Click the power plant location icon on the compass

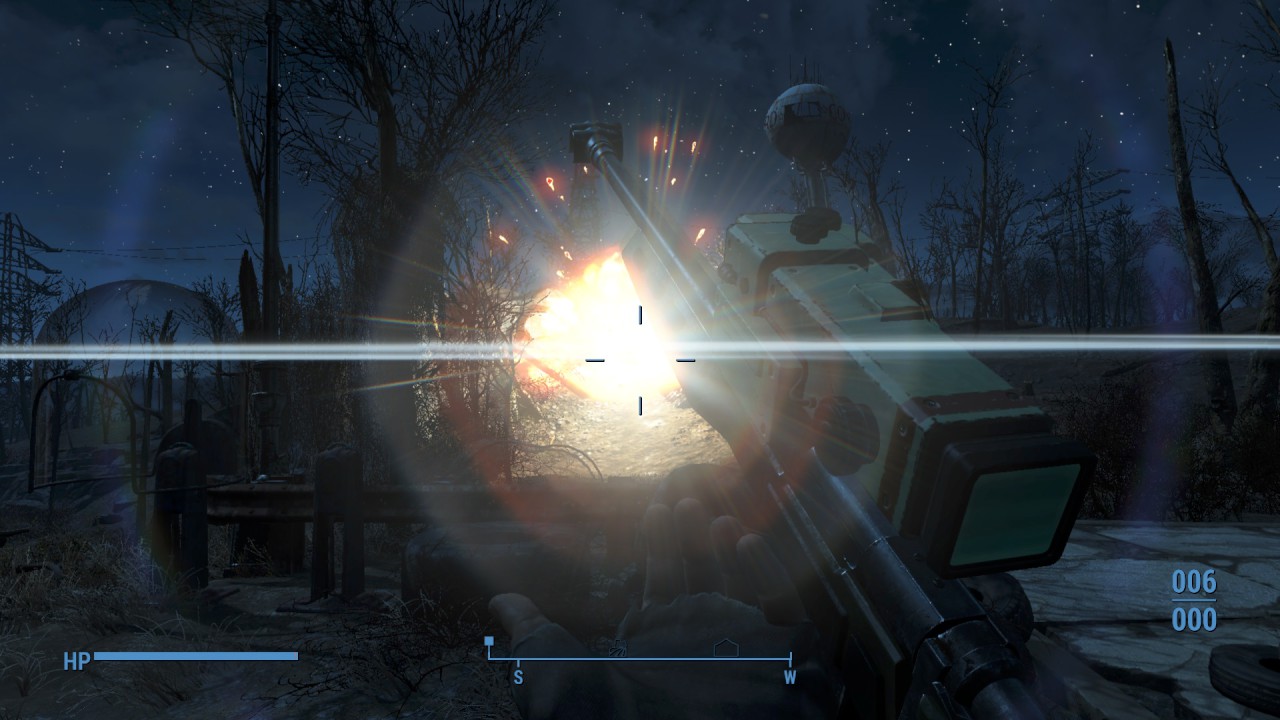(617, 647)
